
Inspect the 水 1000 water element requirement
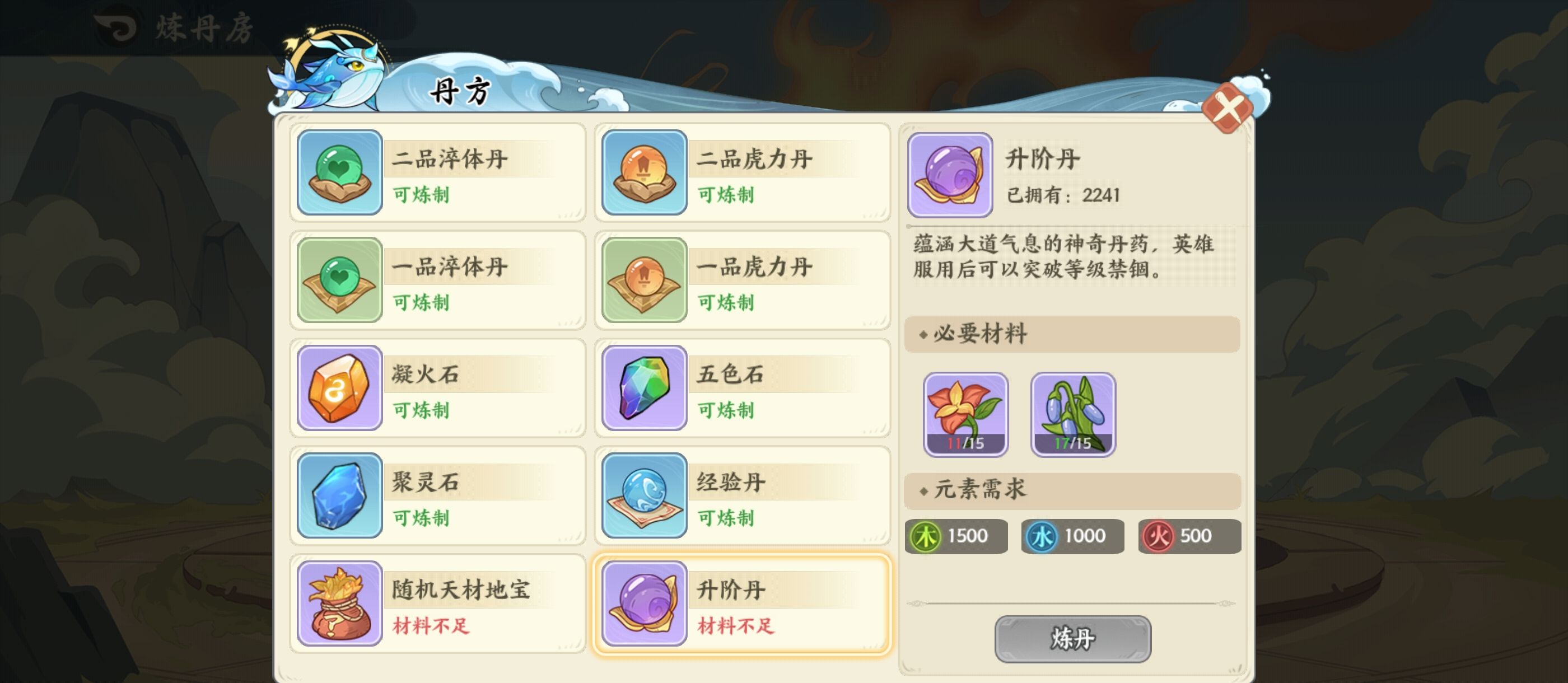1072,536
